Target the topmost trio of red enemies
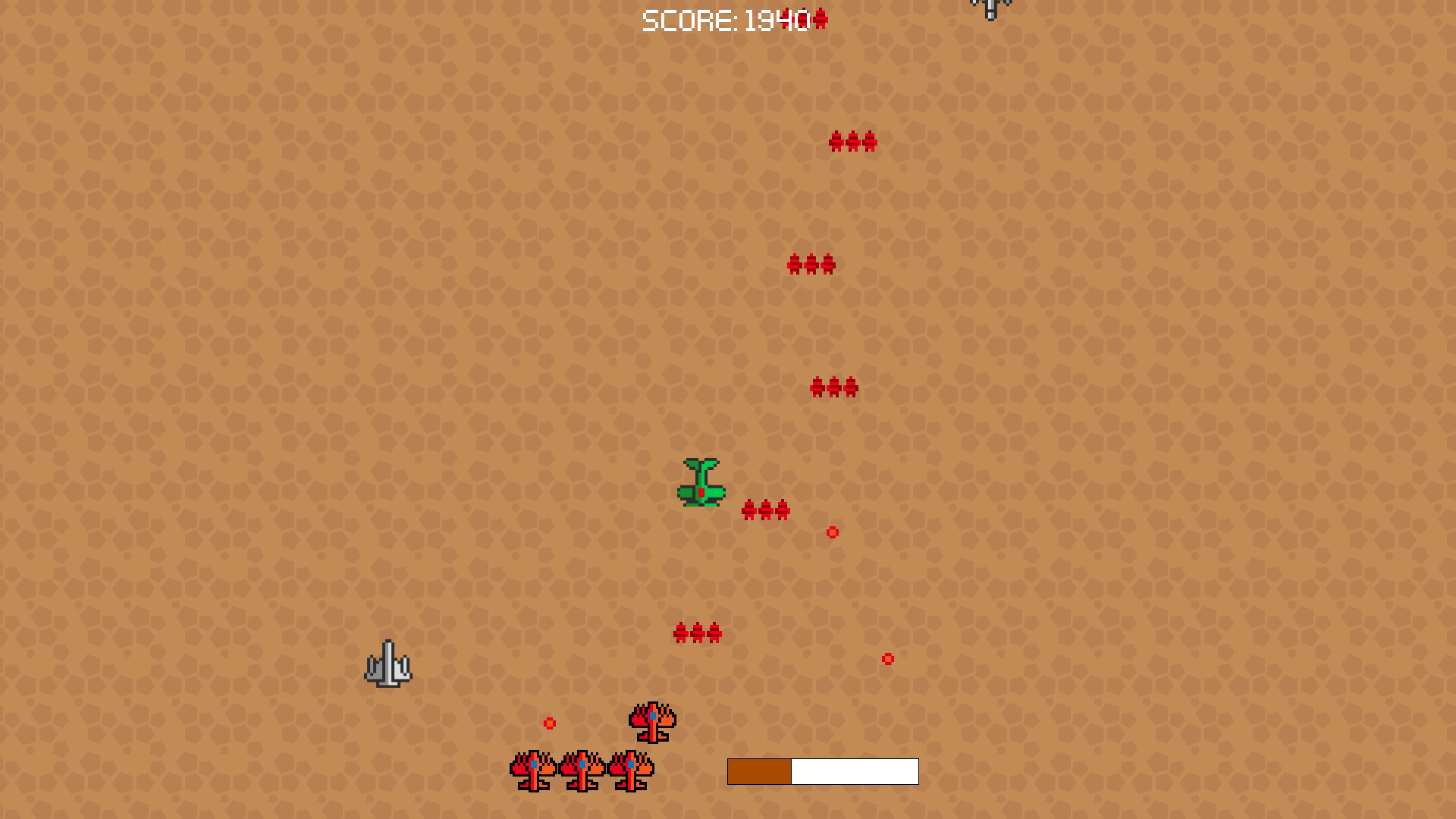1456x819 pixels. coord(853,143)
